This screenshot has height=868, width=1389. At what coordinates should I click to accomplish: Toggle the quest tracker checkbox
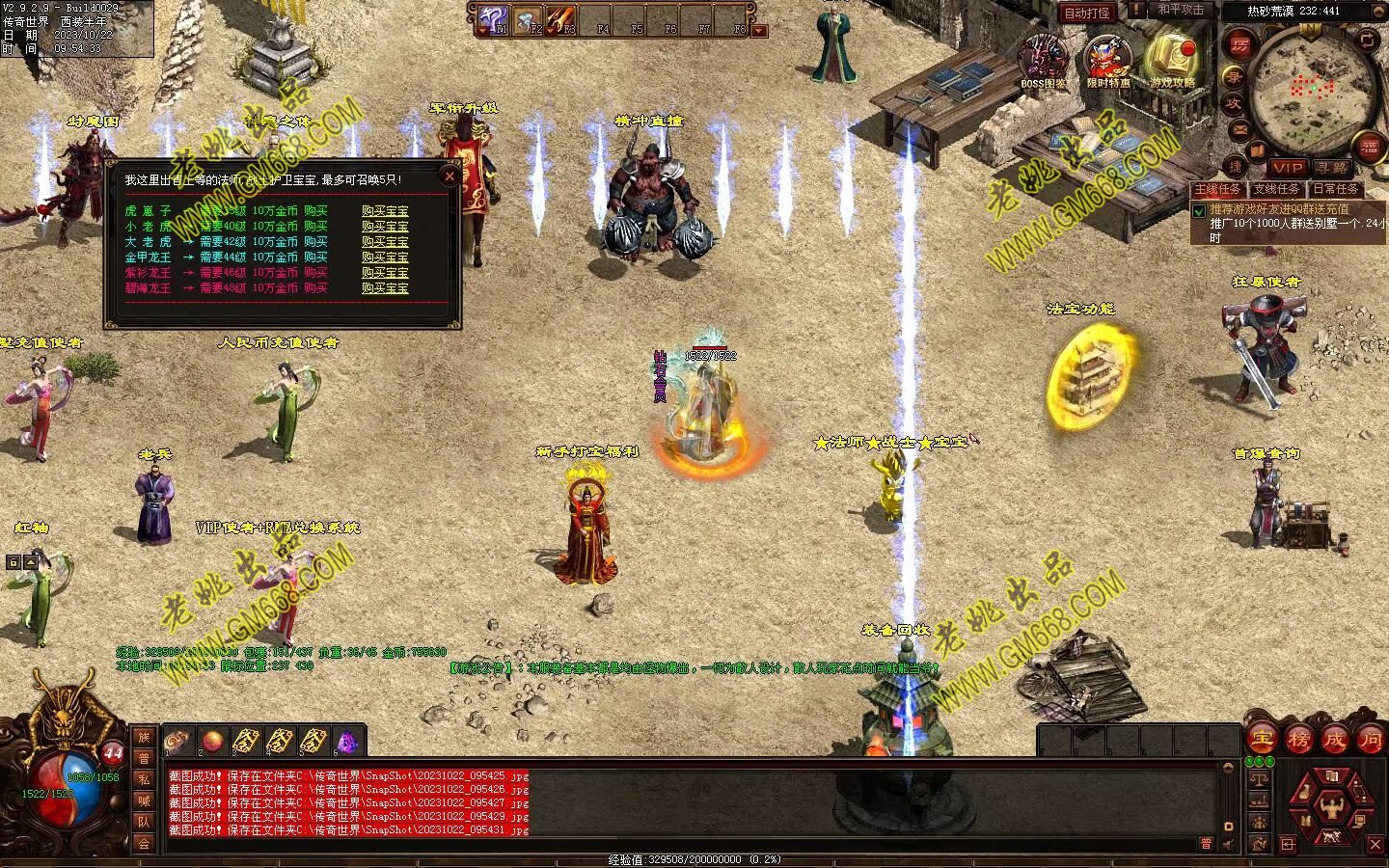[1199, 211]
